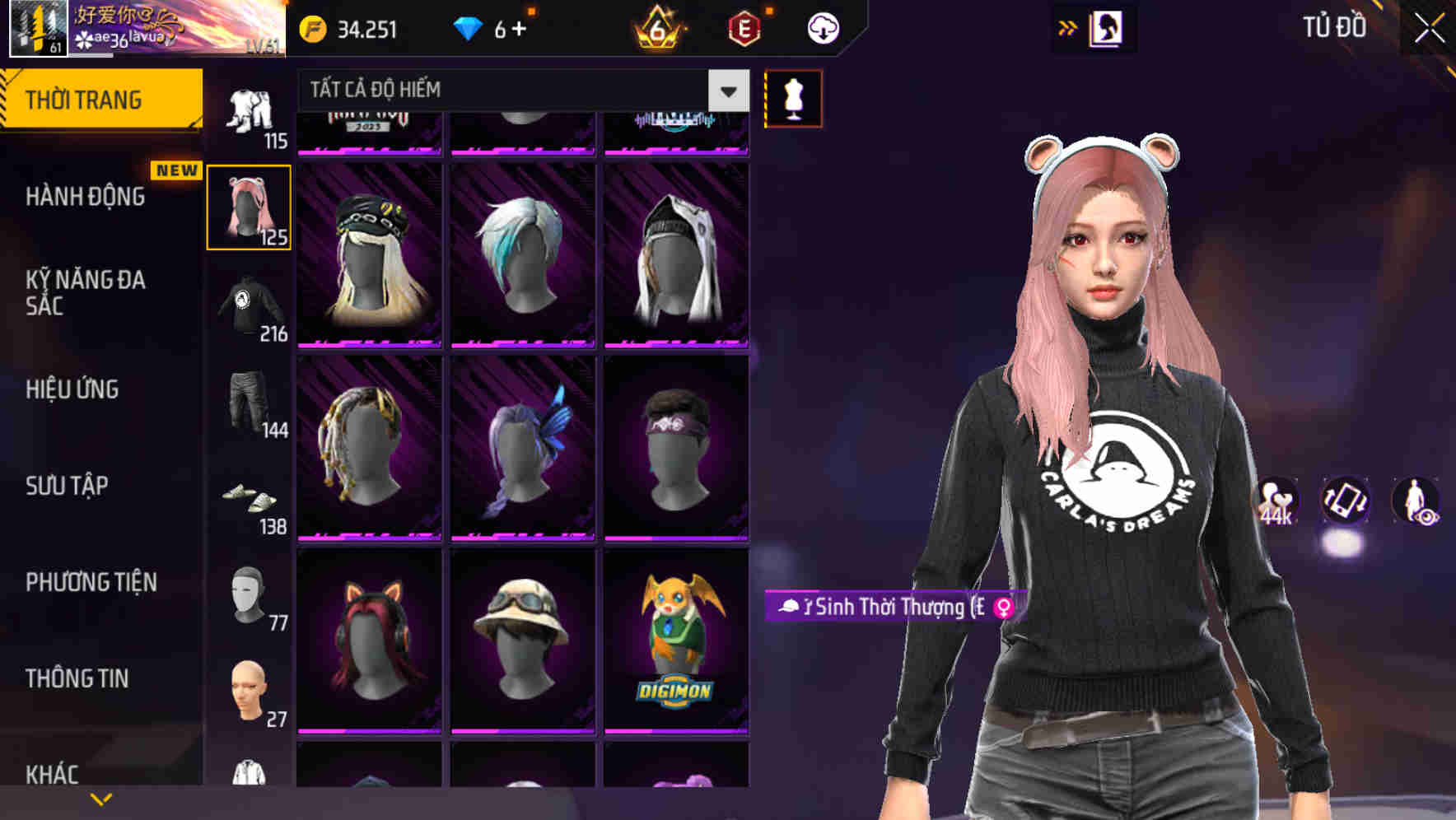Rotate the character with the phone icon
Image resolution: width=1456 pixels, height=820 pixels.
[1344, 502]
